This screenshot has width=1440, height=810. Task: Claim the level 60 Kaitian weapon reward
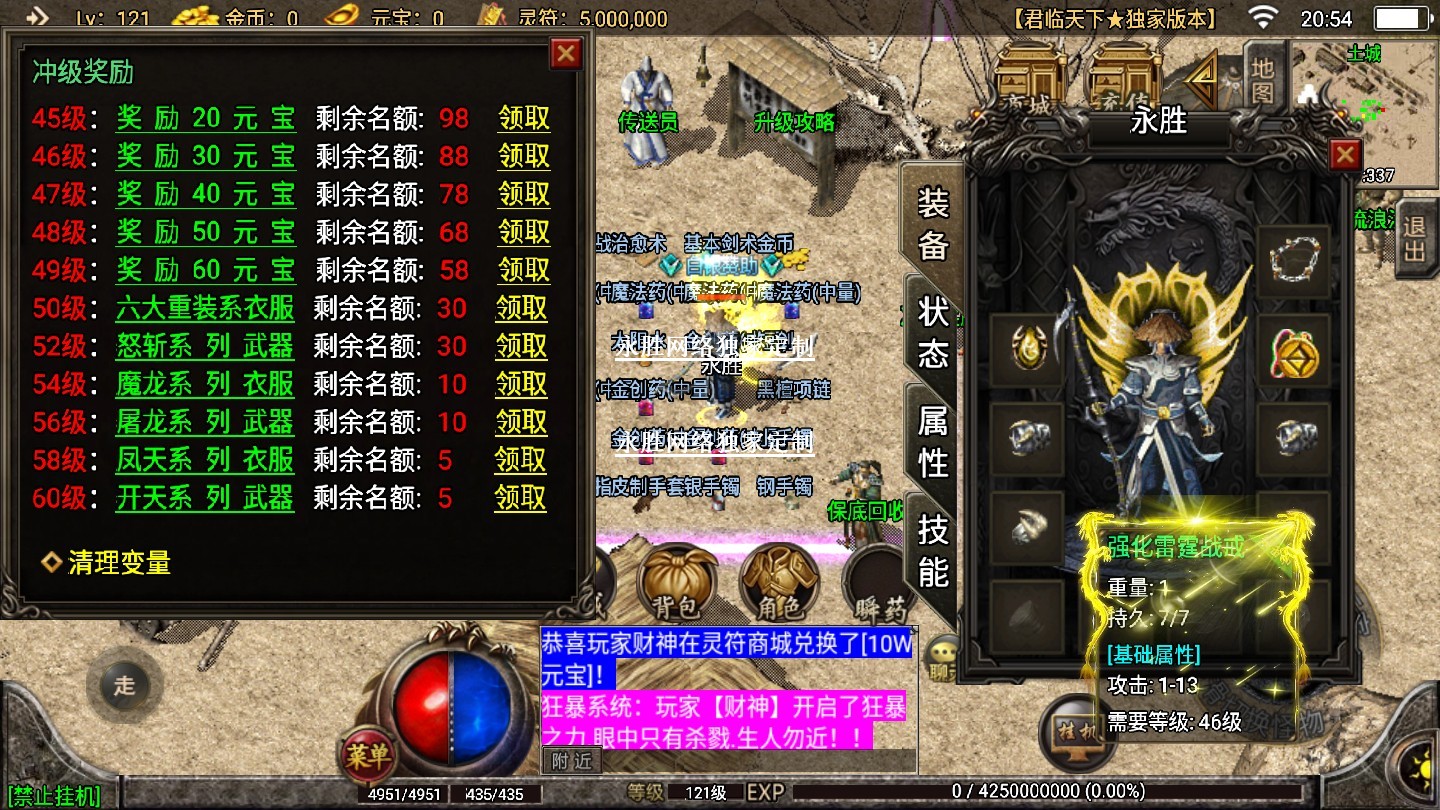tap(520, 498)
